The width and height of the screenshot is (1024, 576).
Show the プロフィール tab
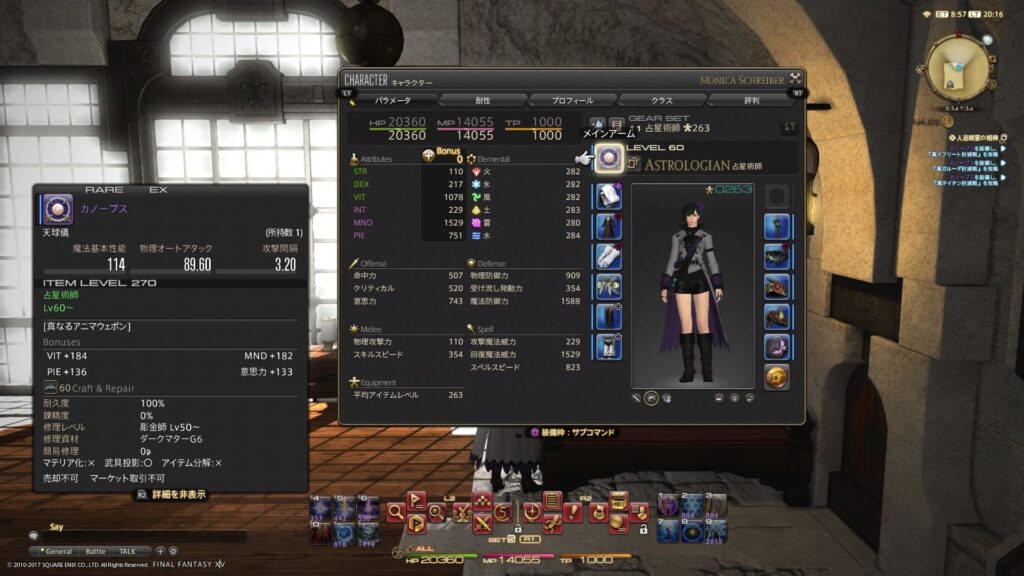pos(573,100)
